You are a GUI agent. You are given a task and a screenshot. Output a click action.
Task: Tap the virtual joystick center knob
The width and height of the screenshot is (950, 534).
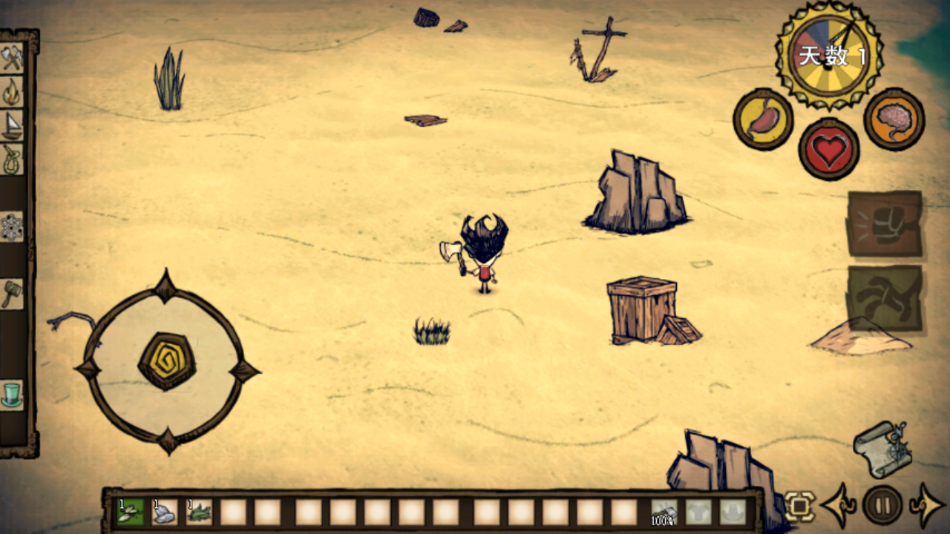(166, 360)
